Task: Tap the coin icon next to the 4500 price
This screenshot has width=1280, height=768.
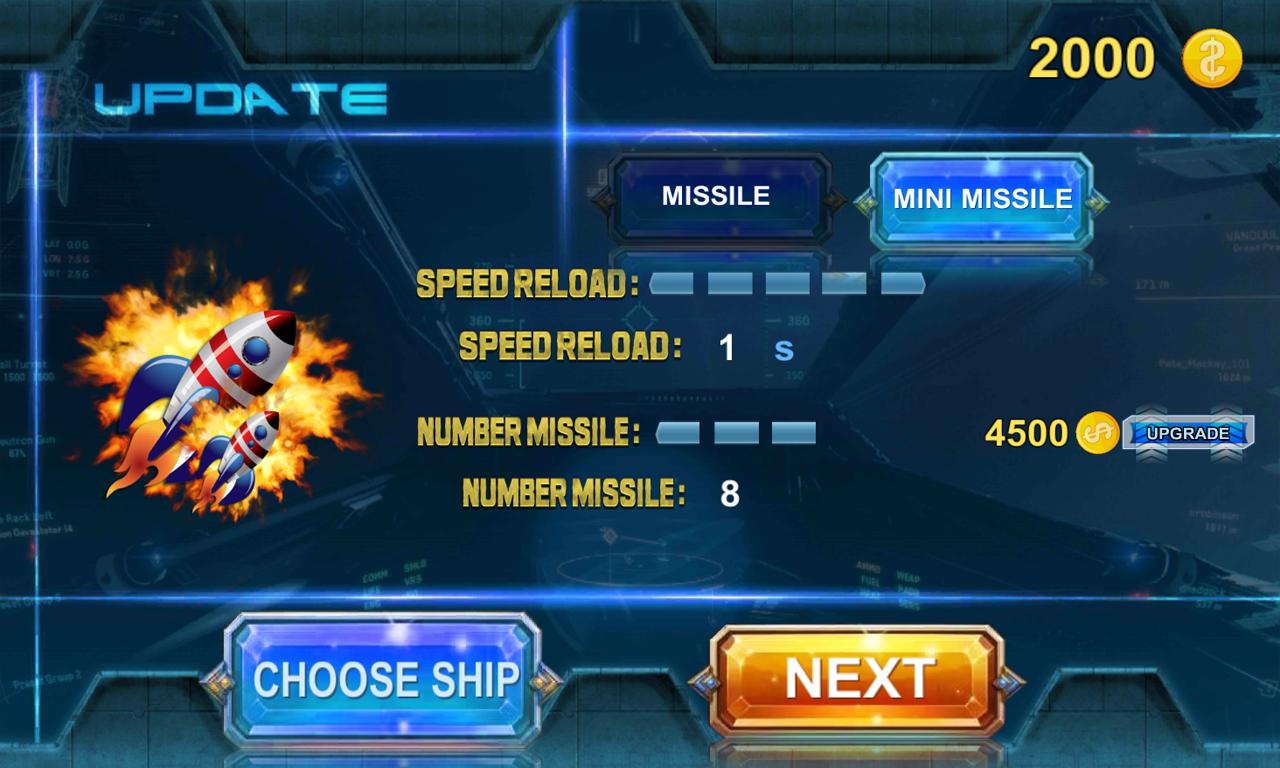Action: [x=1096, y=434]
